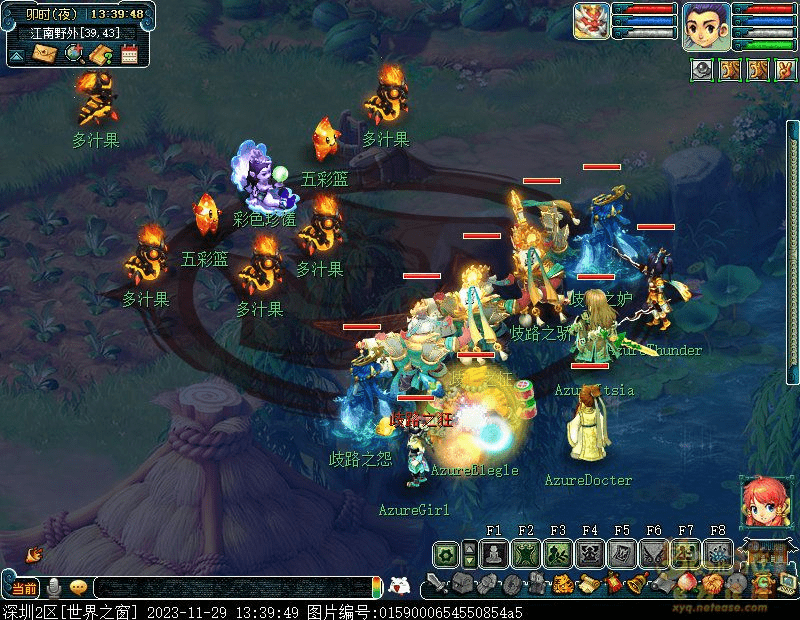The width and height of the screenshot is (800, 620).
Task: Open the help guide book icon
Action: tap(99, 54)
